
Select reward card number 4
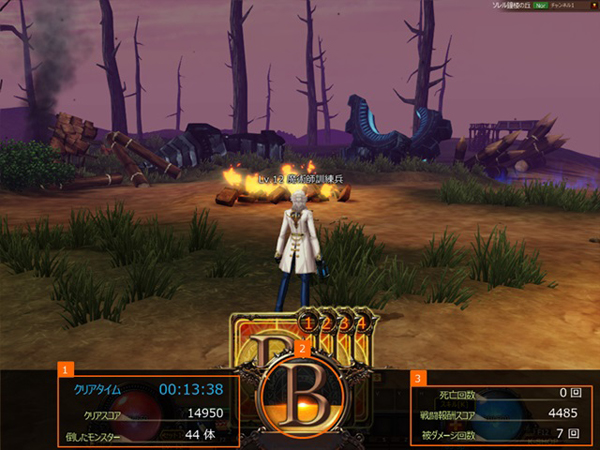(361, 323)
